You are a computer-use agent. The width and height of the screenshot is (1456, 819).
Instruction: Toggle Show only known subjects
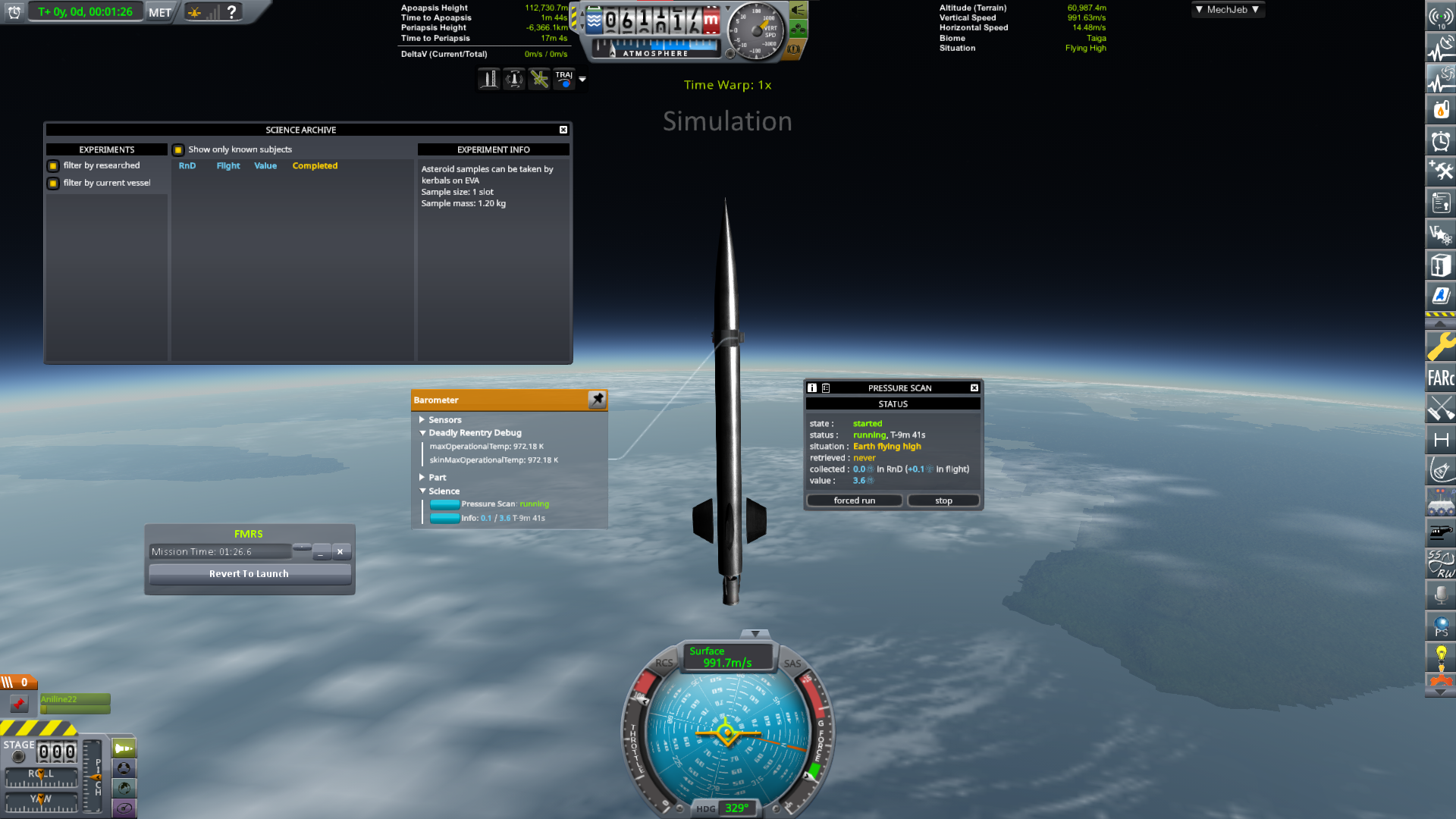point(178,149)
